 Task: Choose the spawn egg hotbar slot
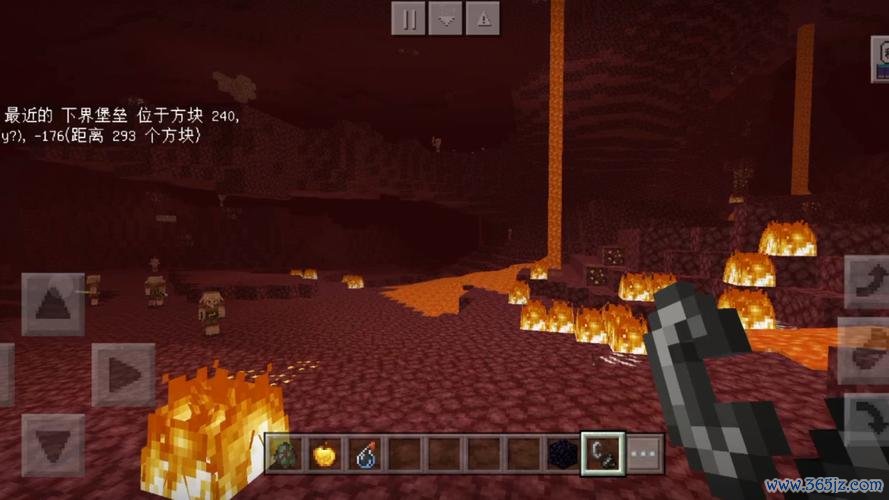pos(286,453)
